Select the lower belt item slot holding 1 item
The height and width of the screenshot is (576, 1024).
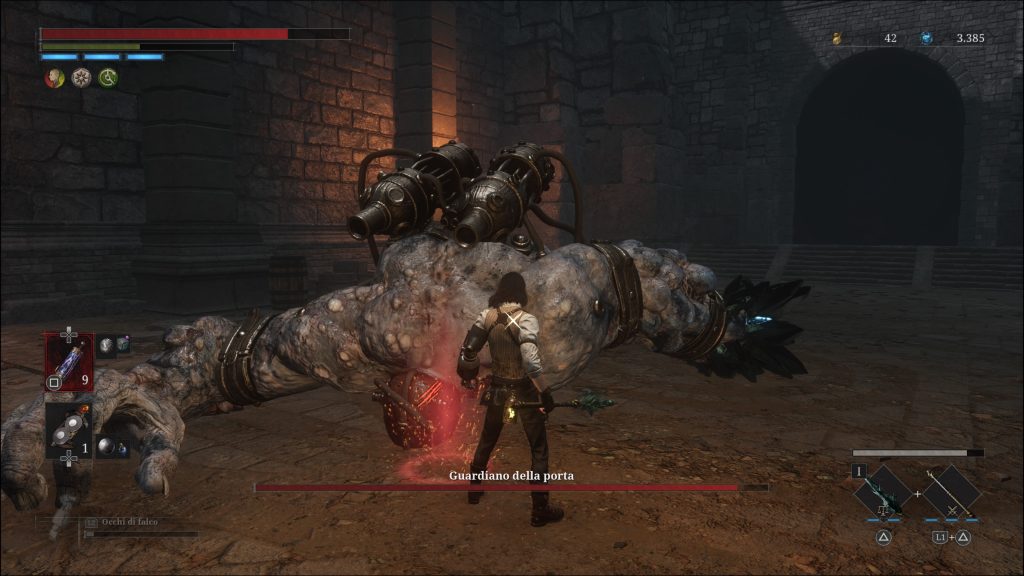pyautogui.click(x=67, y=430)
